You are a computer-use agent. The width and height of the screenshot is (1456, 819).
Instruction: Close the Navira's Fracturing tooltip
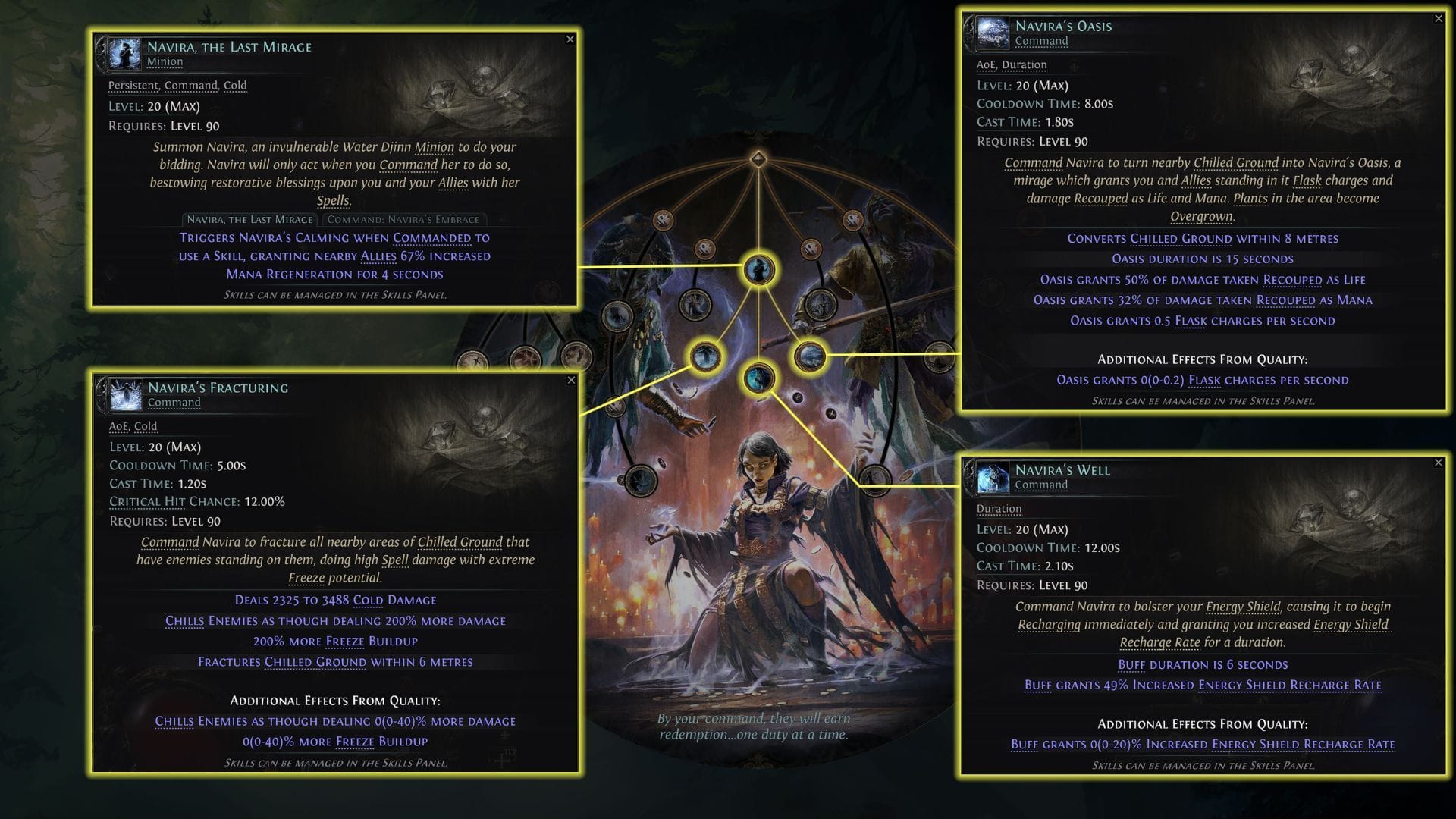[572, 381]
